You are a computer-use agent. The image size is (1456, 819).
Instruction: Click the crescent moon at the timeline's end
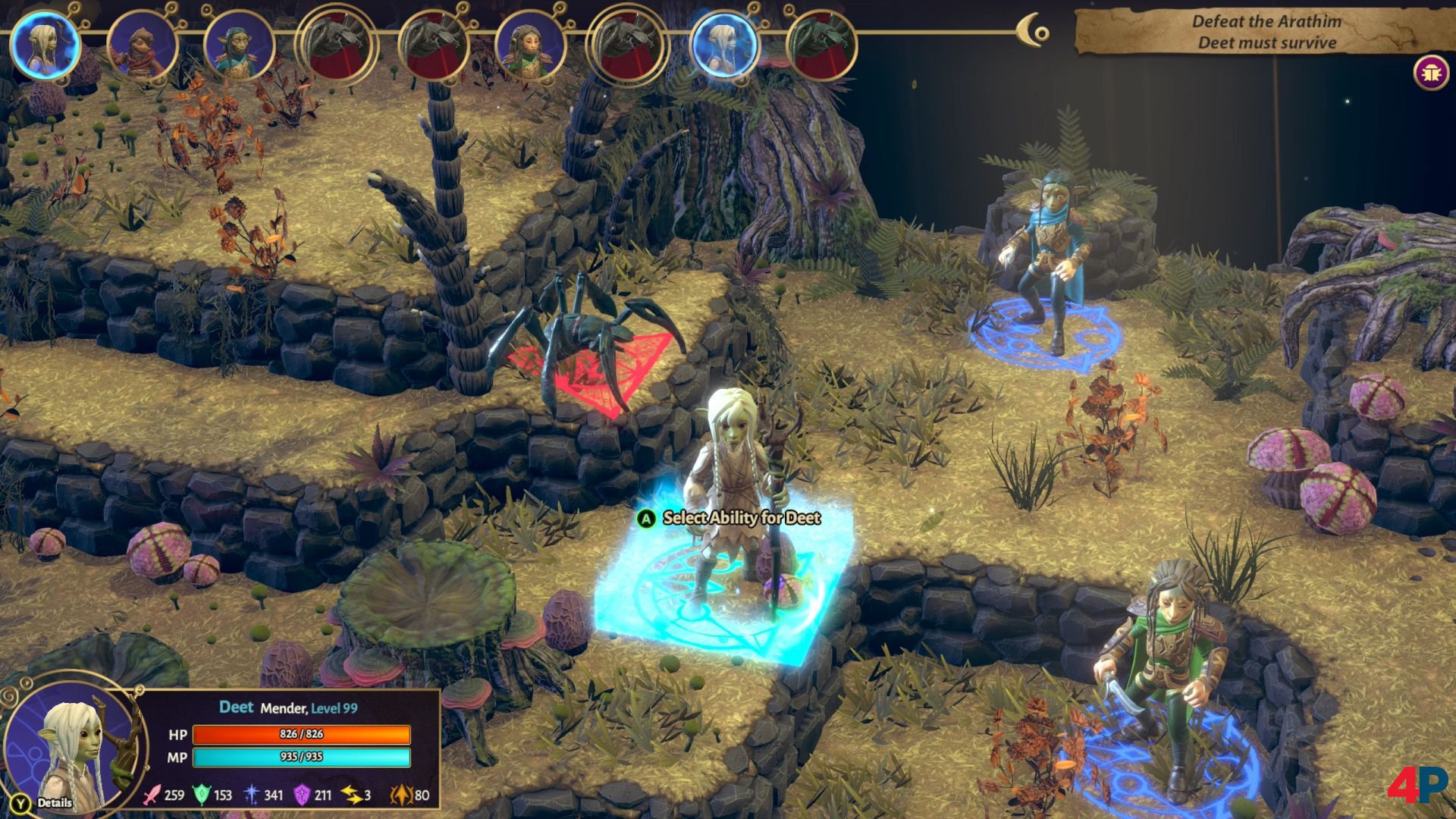(x=1032, y=31)
